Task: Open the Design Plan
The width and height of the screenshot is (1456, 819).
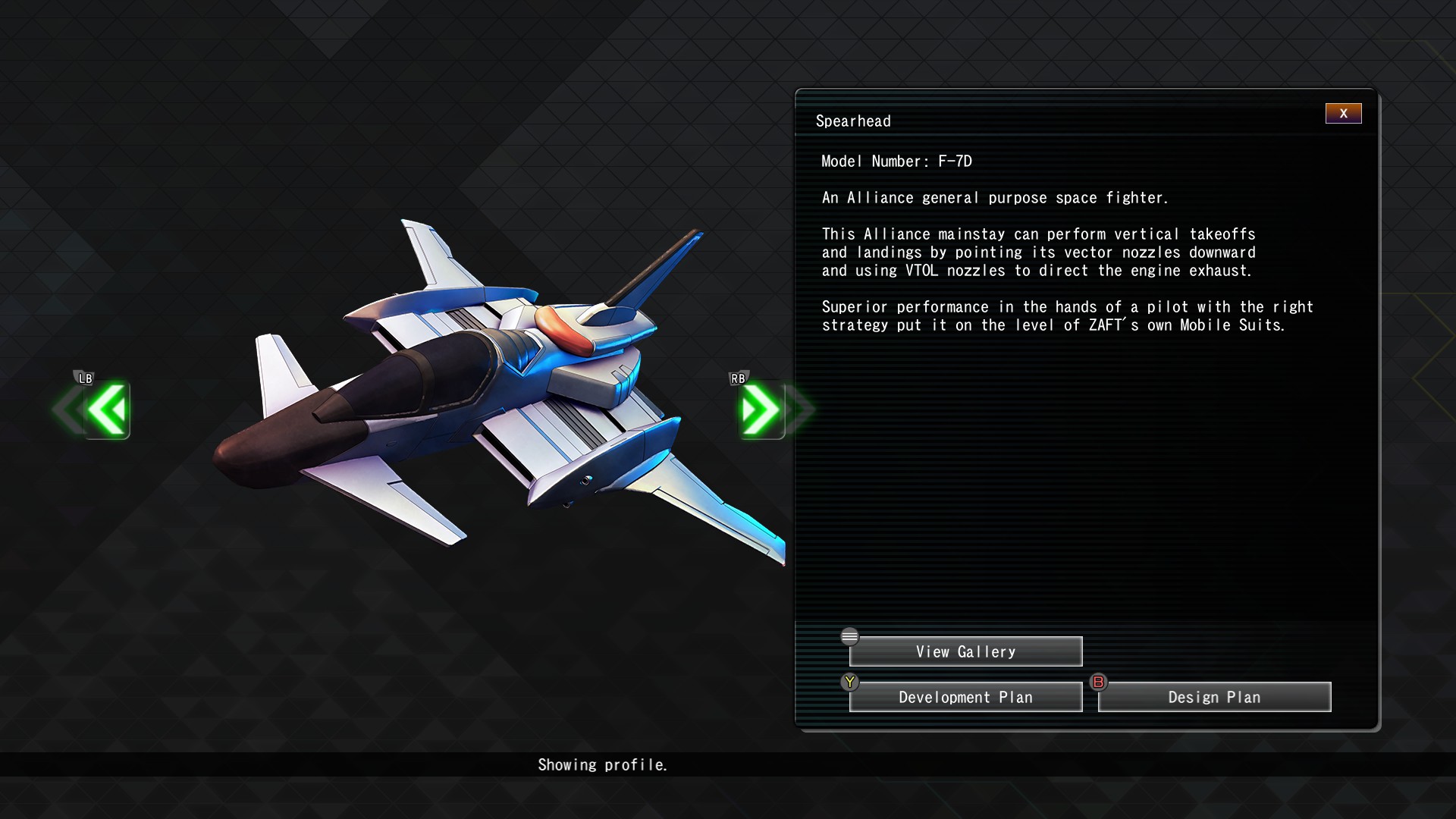Action: pyautogui.click(x=1214, y=697)
